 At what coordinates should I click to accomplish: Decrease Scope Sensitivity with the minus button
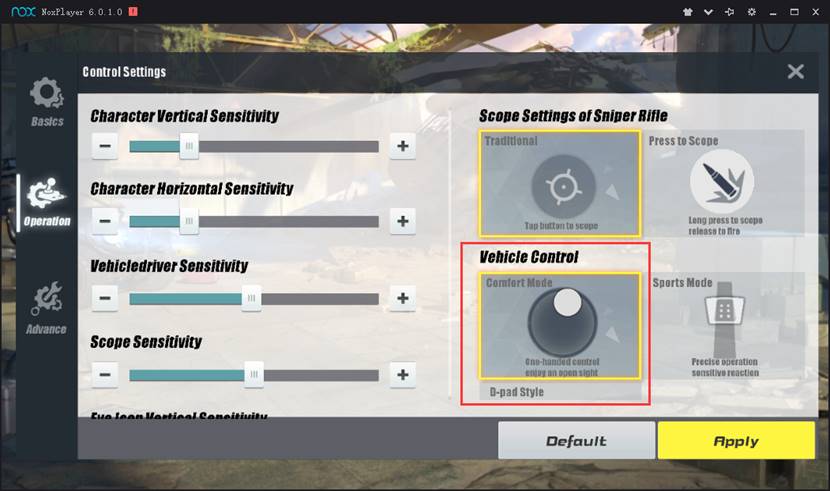pos(105,374)
